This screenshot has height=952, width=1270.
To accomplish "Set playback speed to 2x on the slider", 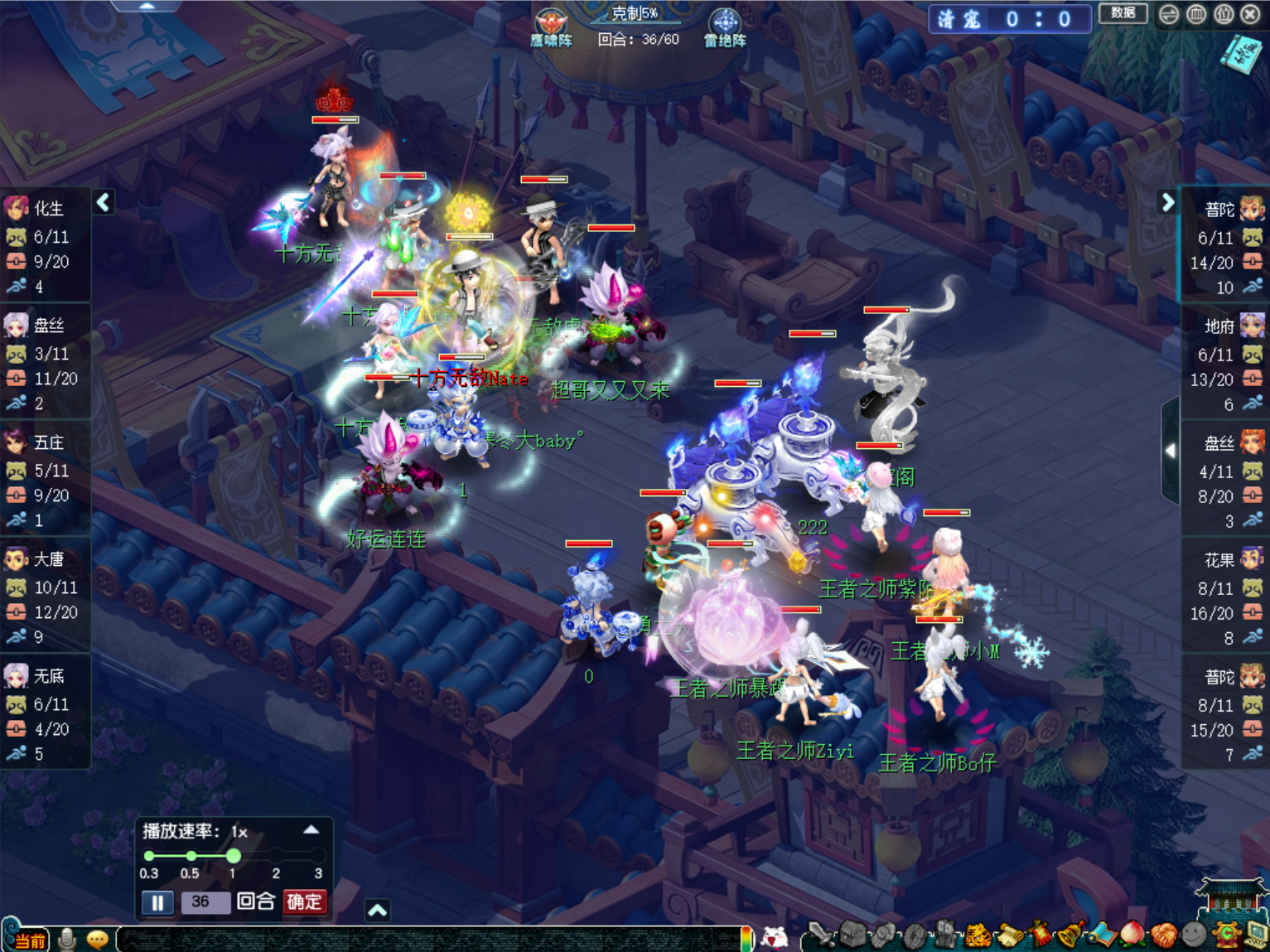I will click(x=276, y=855).
